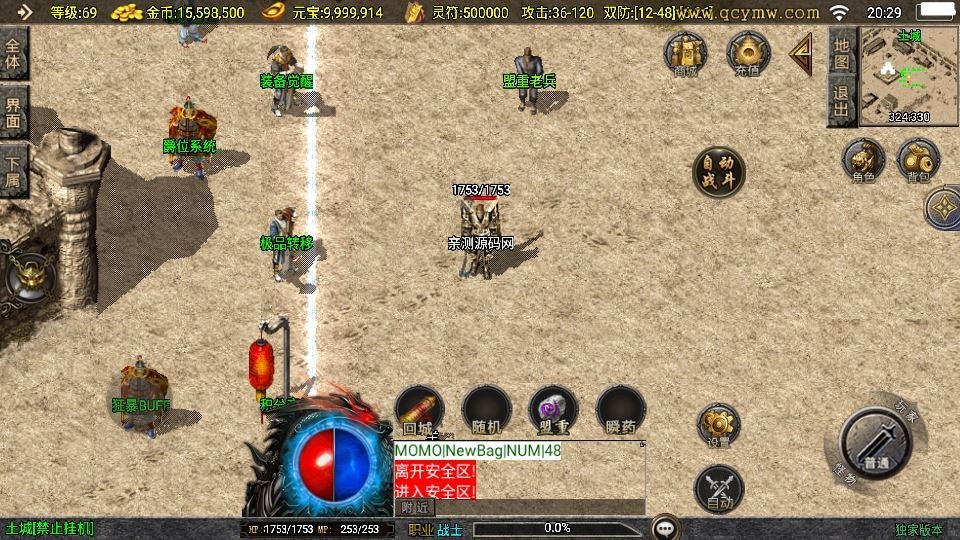
Task: Open the 商城 shop icon
Action: (686, 53)
